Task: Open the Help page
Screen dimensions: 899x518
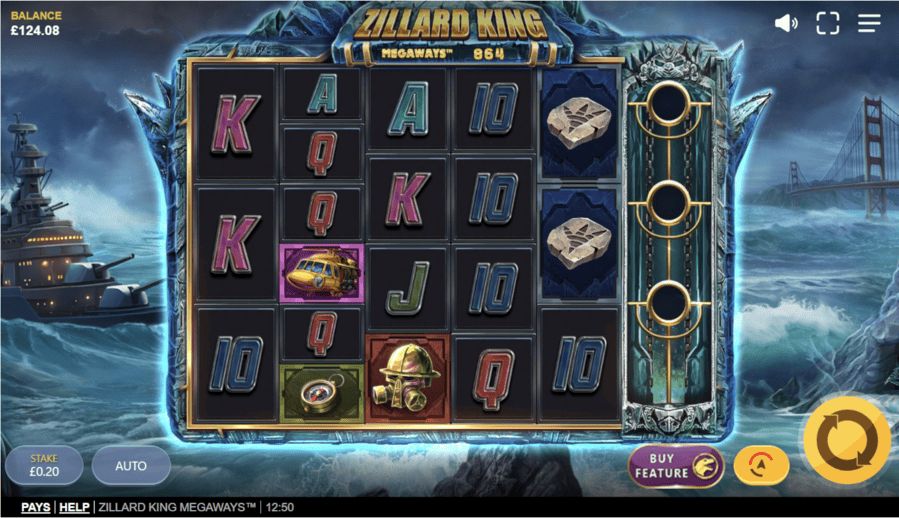Action: click(74, 508)
